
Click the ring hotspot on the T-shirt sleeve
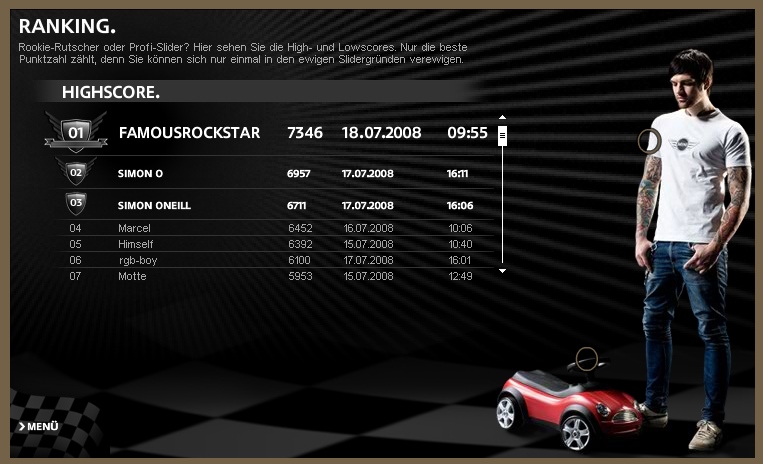pos(649,141)
